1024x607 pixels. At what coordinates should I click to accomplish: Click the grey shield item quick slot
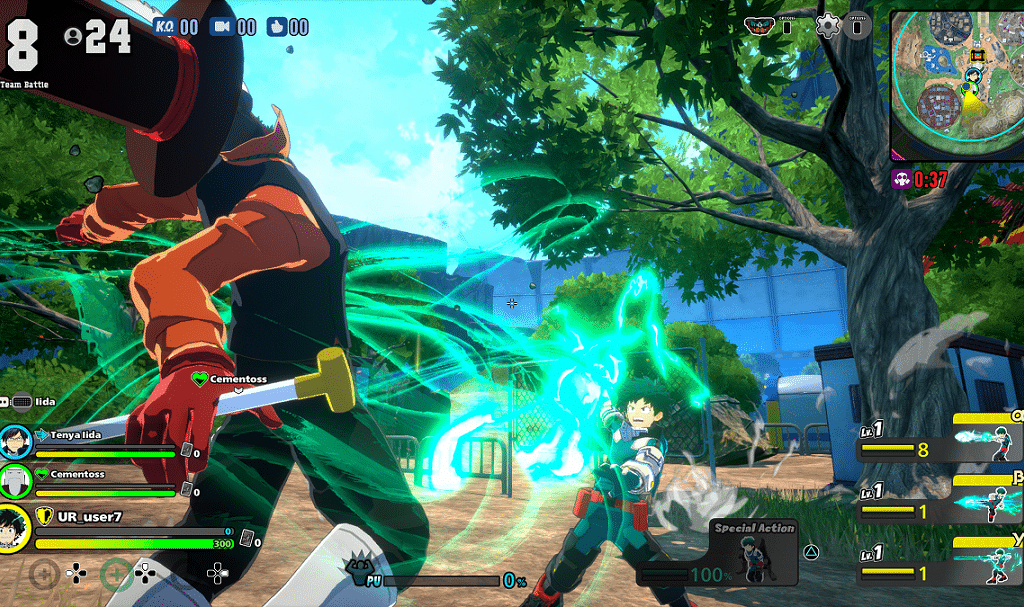pos(44,573)
